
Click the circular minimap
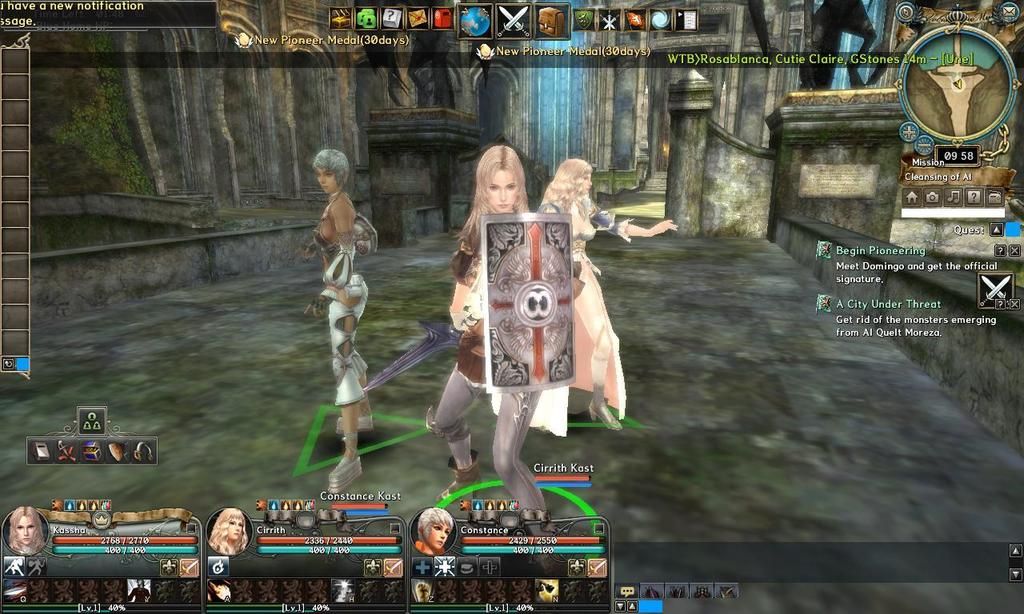(956, 81)
